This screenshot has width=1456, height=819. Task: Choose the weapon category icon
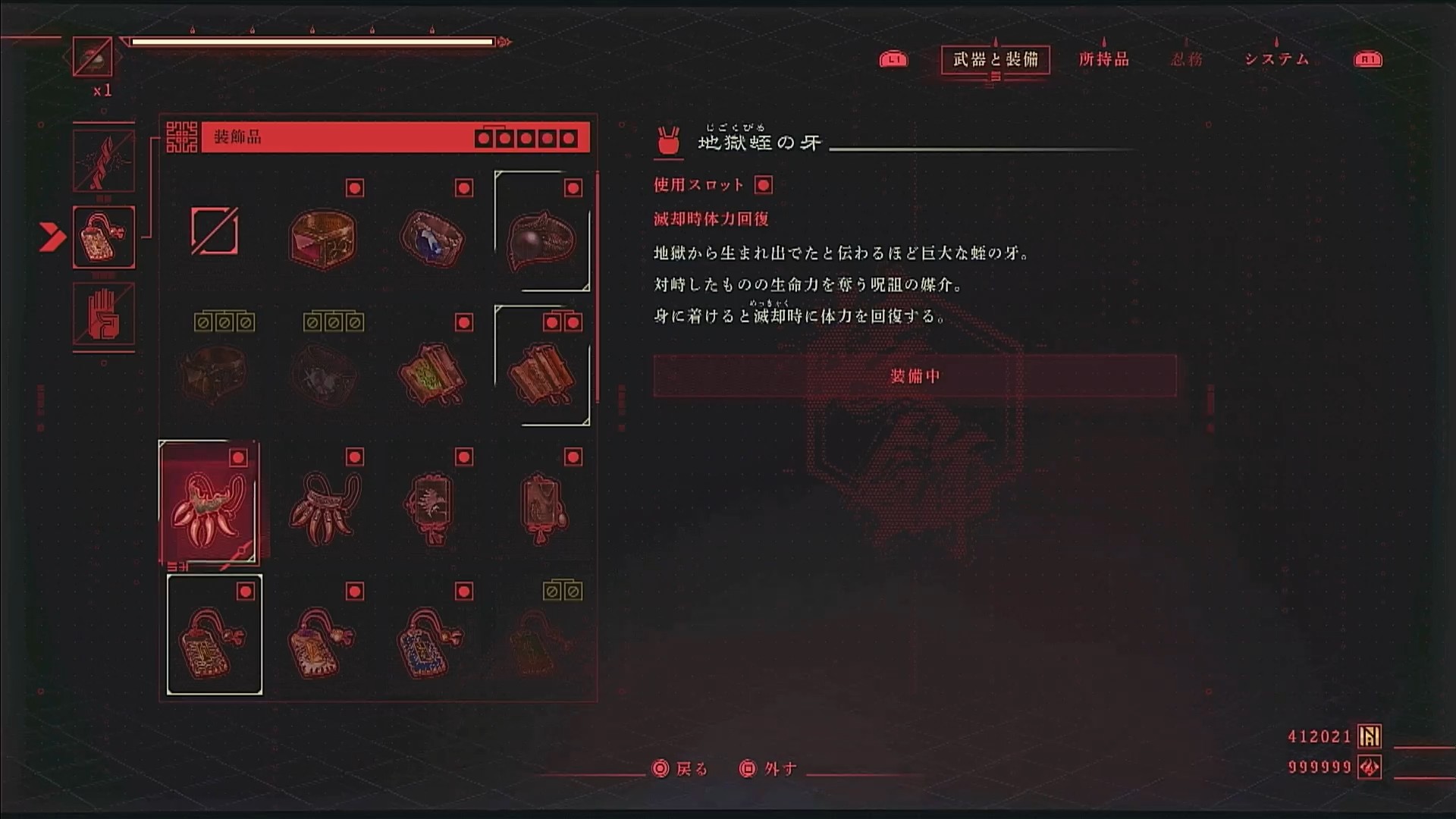pos(104,161)
